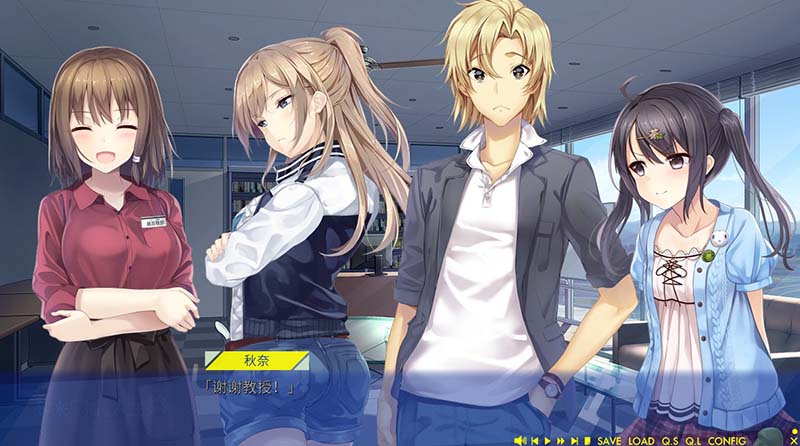The image size is (800, 446).
Task: Jump ahead with the next-scene arrow icon
Action: pos(574,441)
